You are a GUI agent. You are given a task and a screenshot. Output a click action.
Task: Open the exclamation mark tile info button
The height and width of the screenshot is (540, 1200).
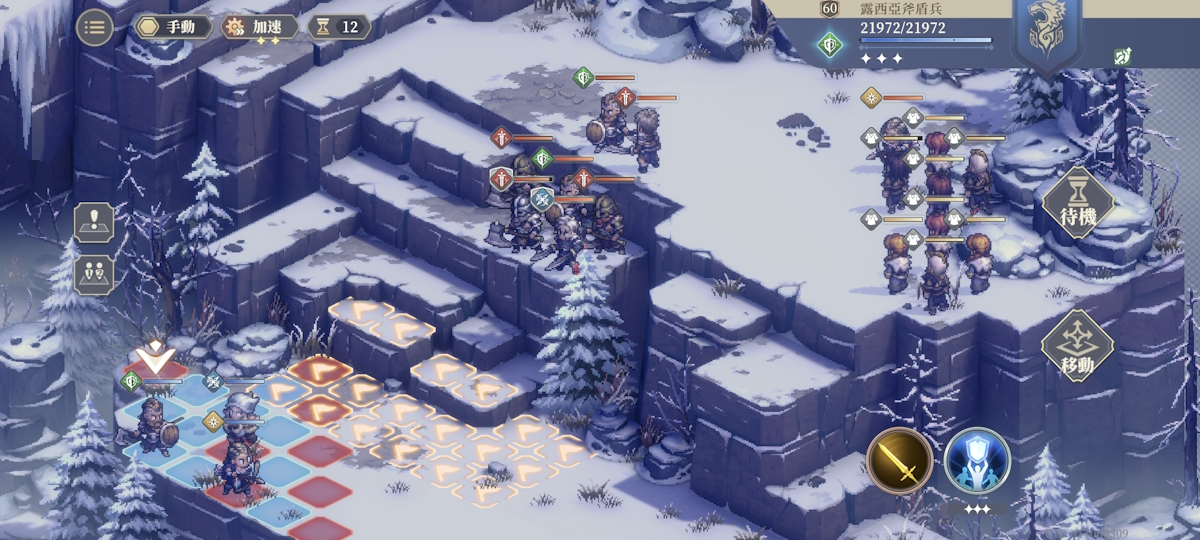pos(94,222)
